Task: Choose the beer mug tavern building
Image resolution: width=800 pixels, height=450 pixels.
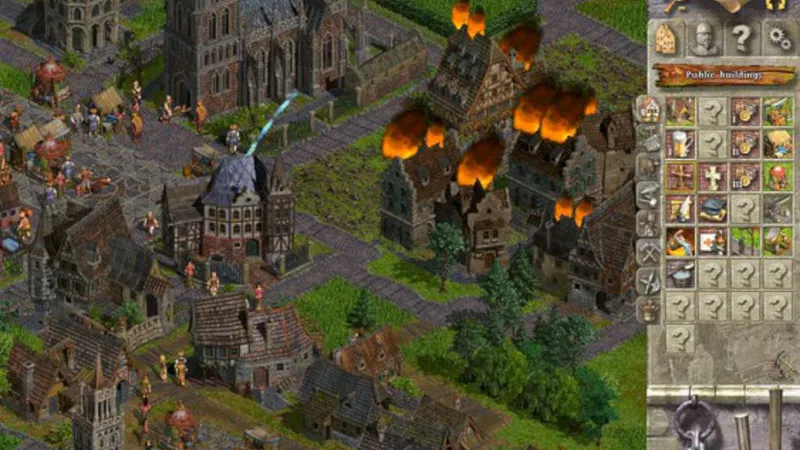Action: (681, 143)
